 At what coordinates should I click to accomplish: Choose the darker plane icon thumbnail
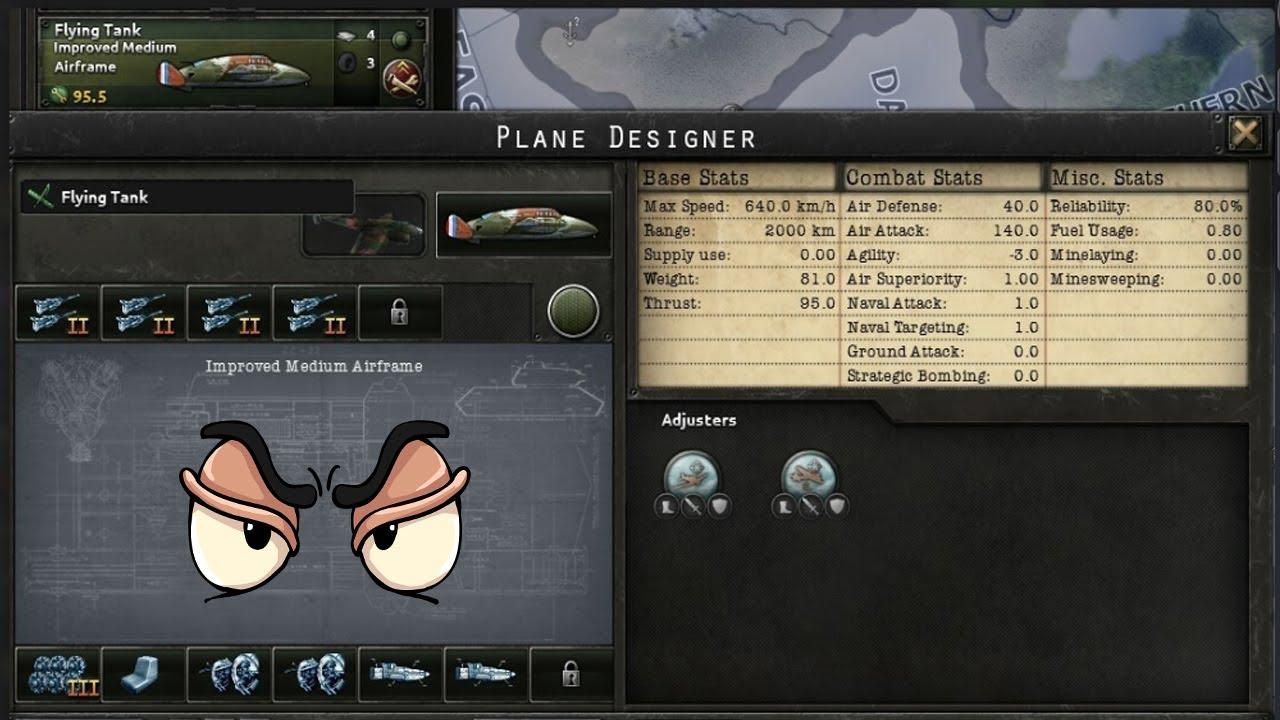[x=364, y=225]
